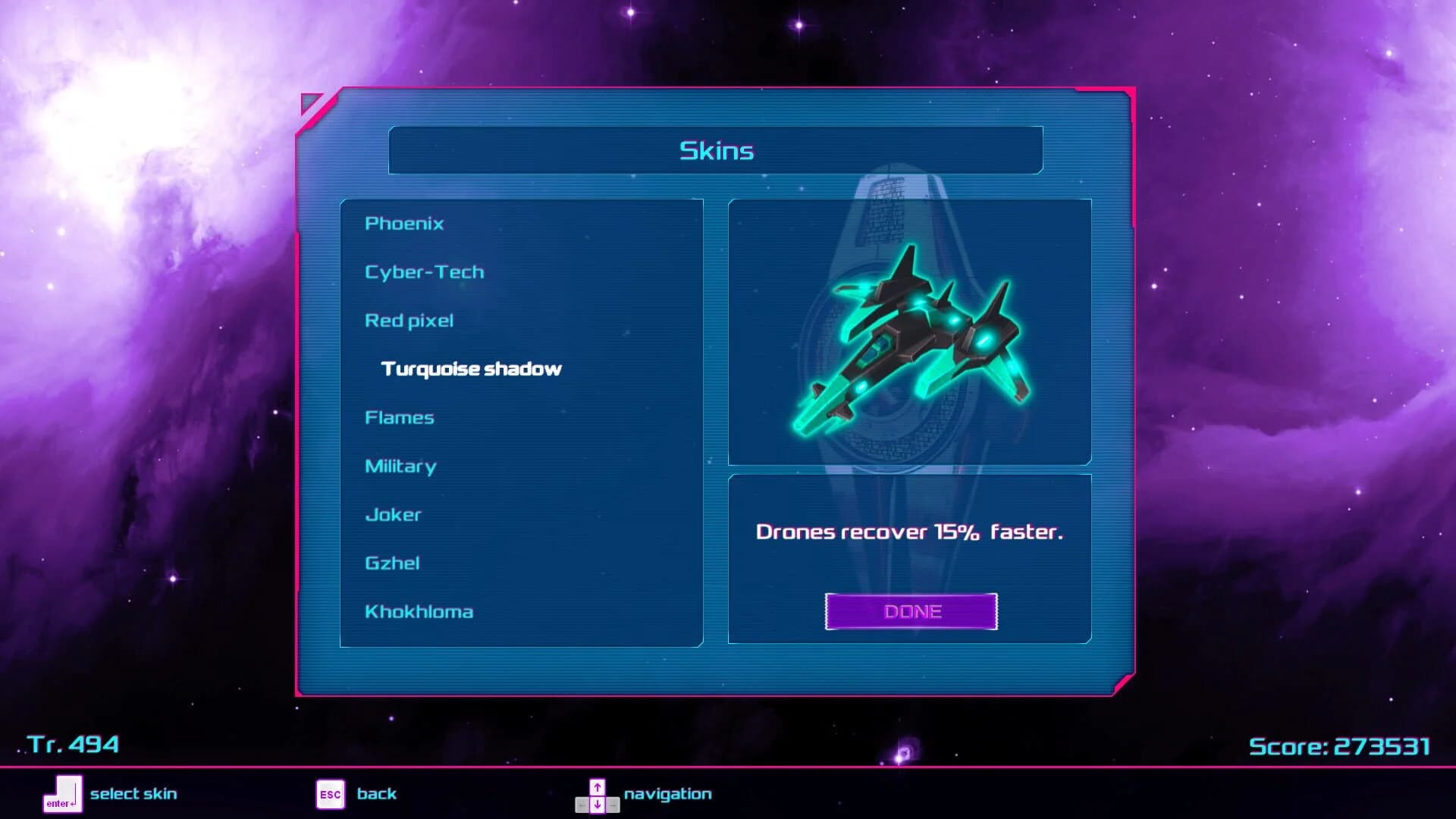Select the Khokhloma skin
The image size is (1456, 819).
pos(420,611)
